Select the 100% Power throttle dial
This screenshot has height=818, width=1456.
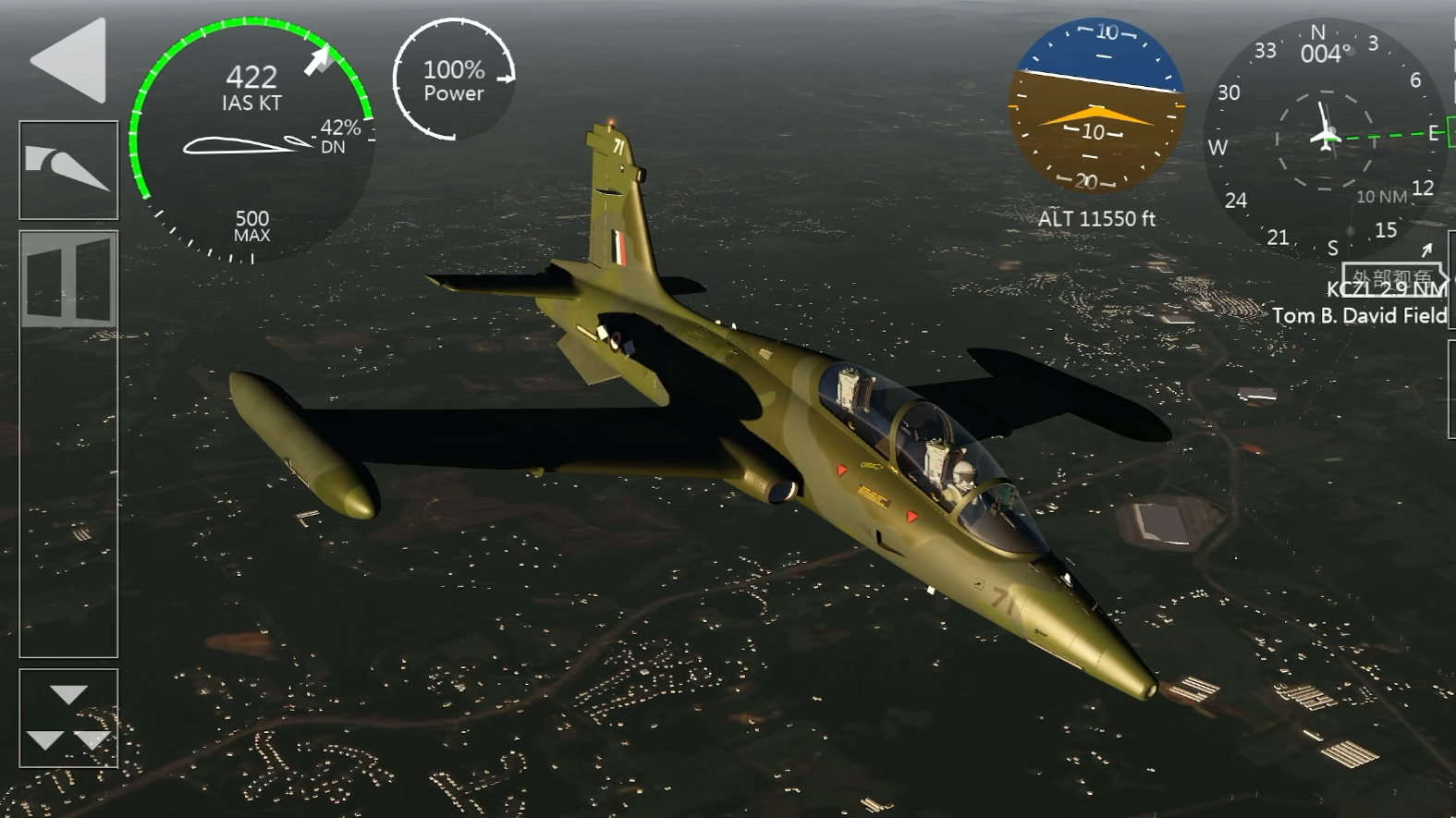point(454,80)
